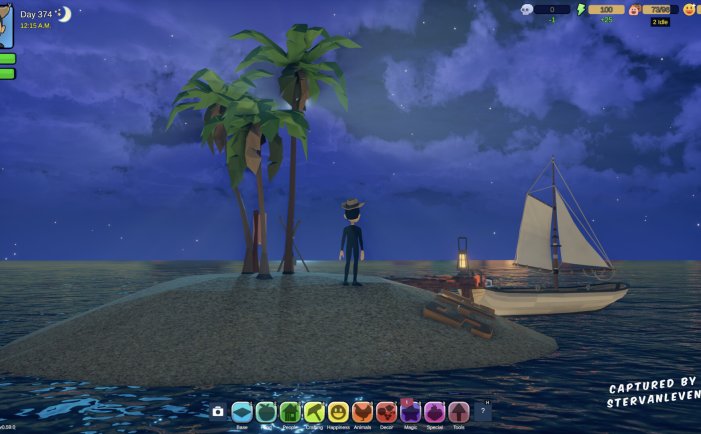Click the character portrait
701x434 pixels.
coord(6,24)
